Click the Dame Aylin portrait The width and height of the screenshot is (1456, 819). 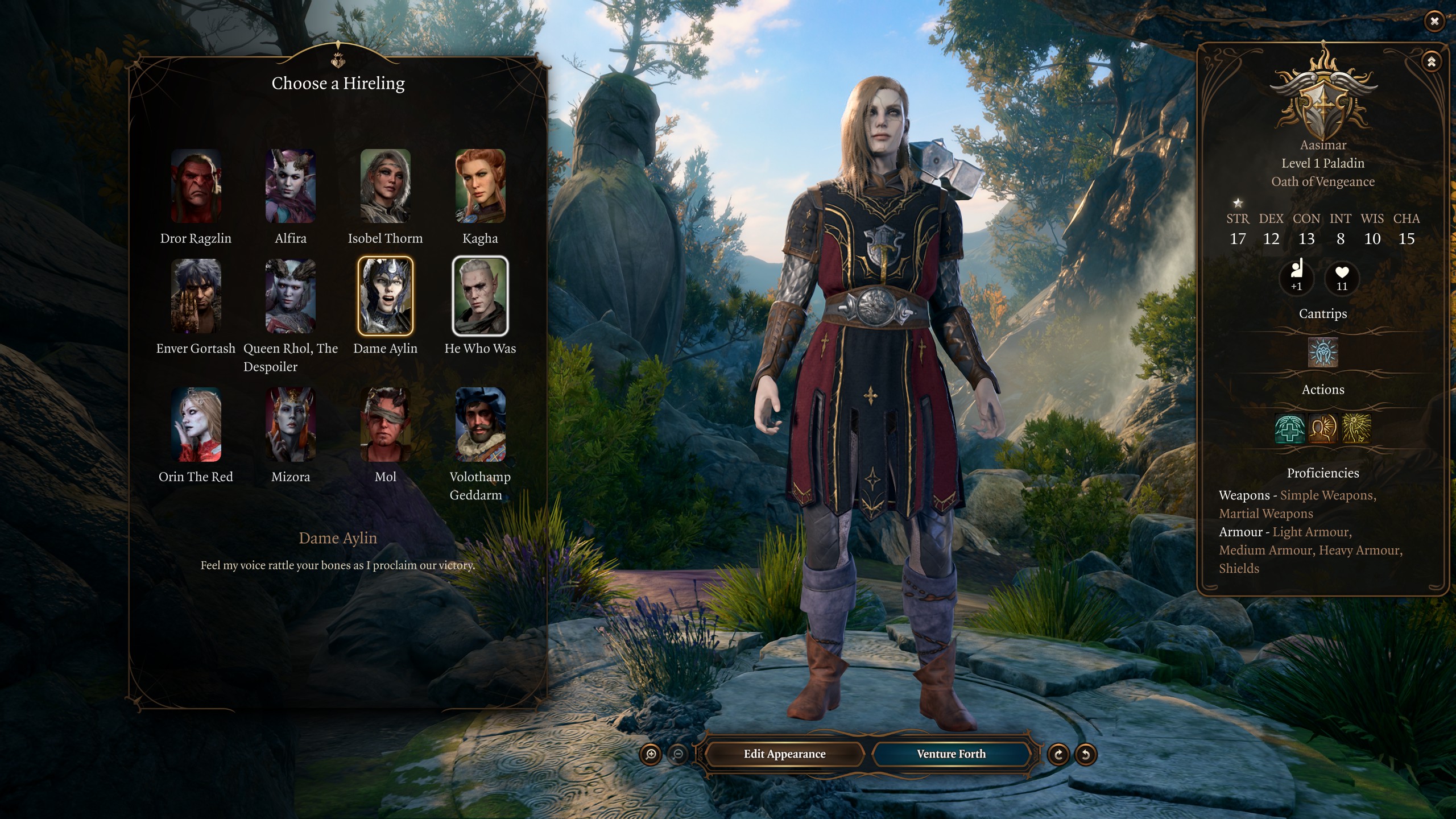tap(385, 296)
